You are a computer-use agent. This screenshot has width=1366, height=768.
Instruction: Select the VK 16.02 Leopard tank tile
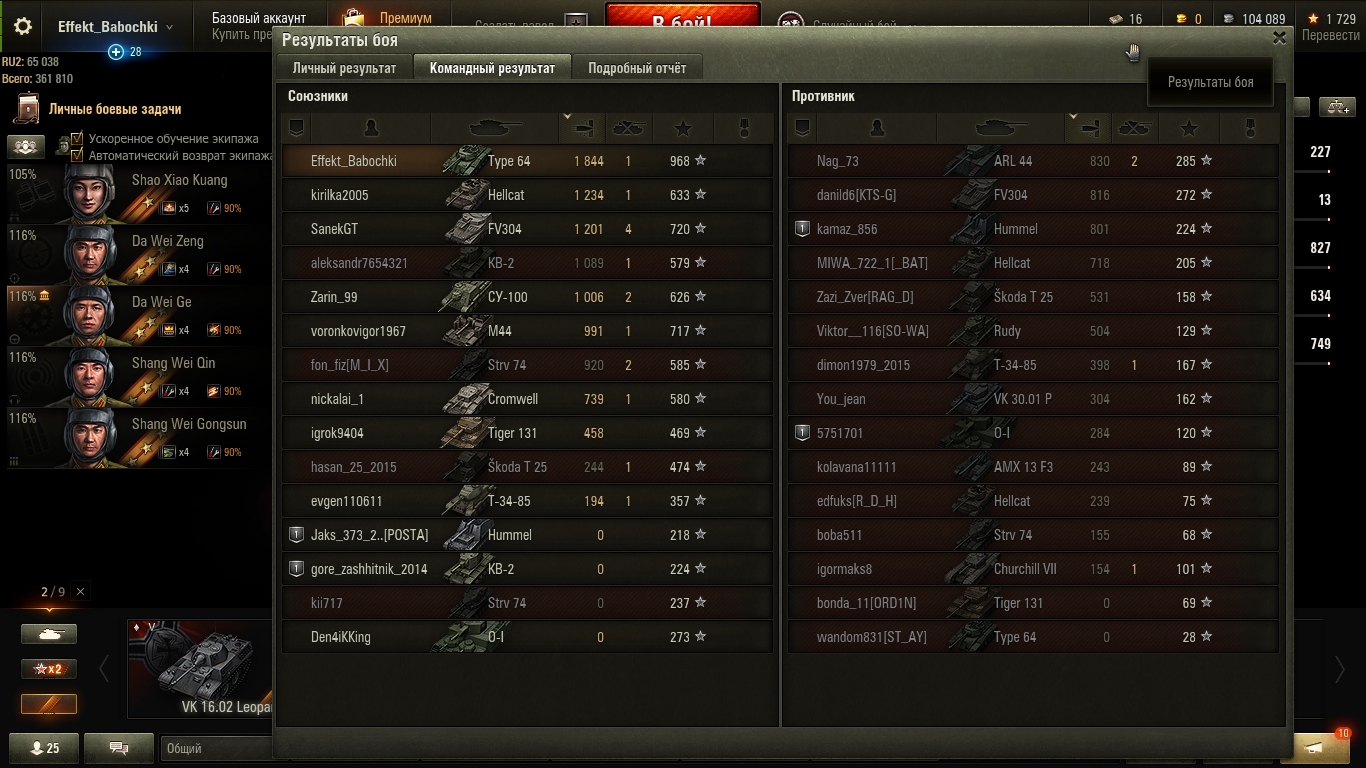click(x=200, y=670)
